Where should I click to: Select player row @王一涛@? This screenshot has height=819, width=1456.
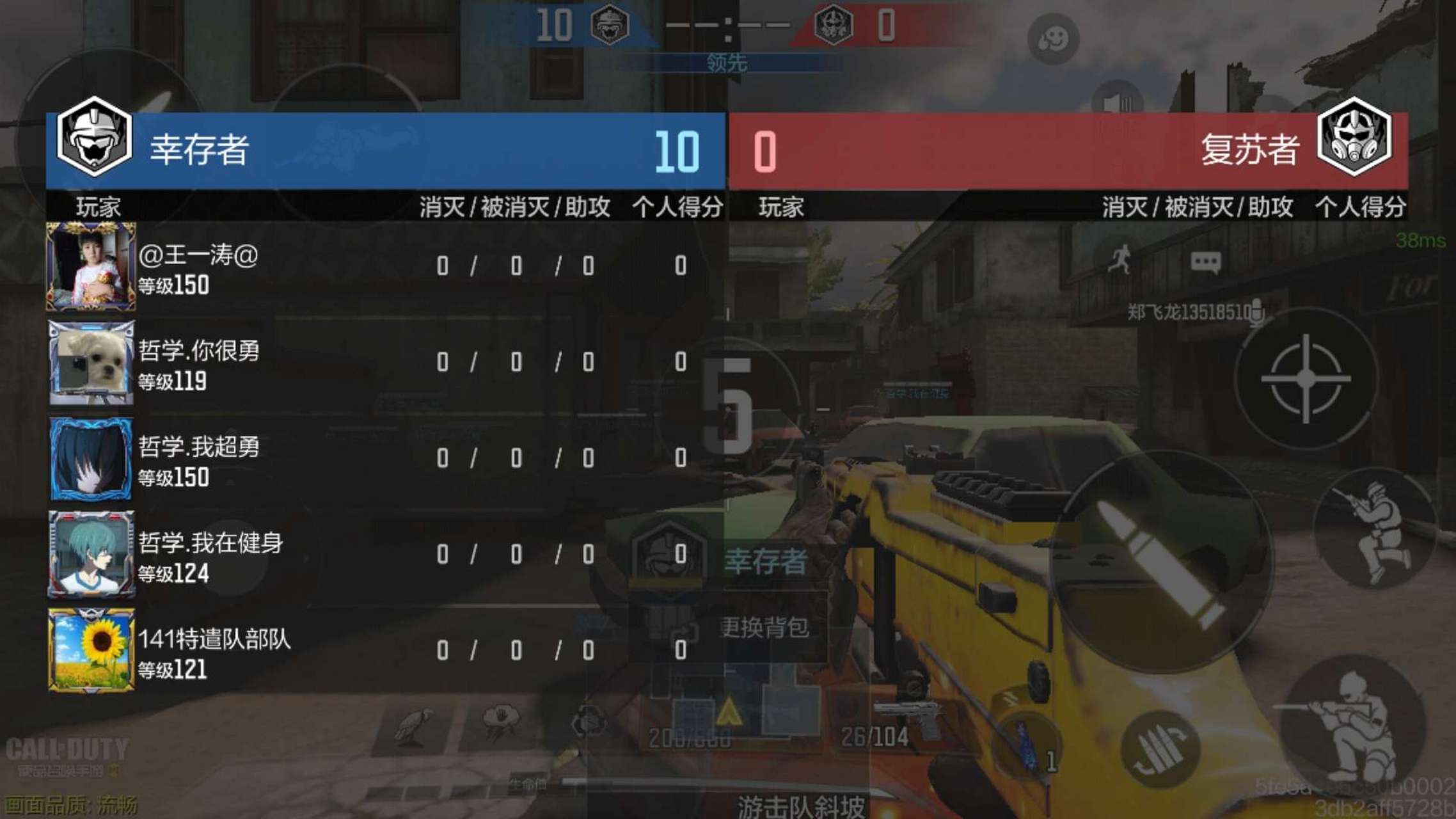(x=384, y=266)
